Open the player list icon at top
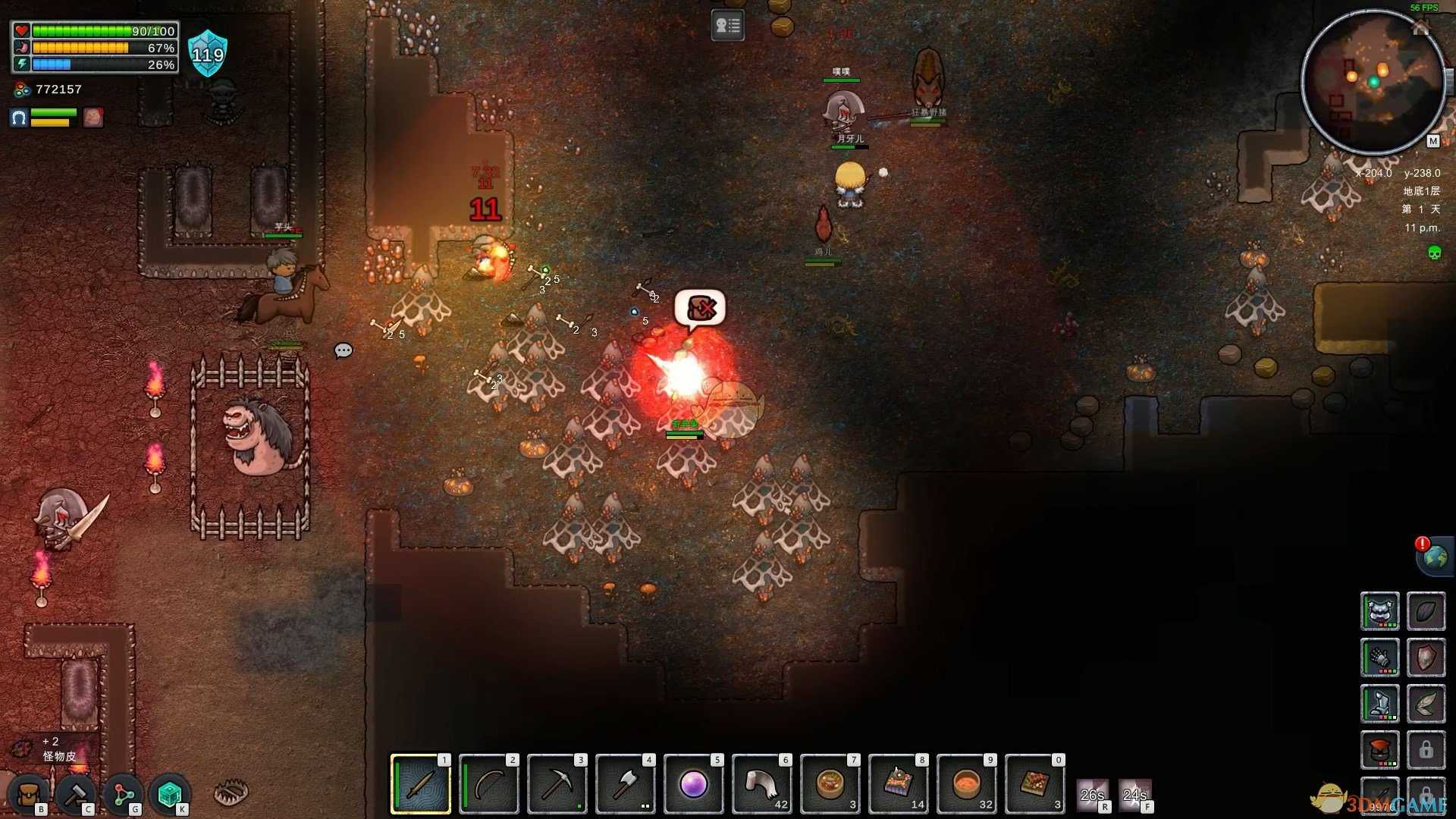 (727, 26)
